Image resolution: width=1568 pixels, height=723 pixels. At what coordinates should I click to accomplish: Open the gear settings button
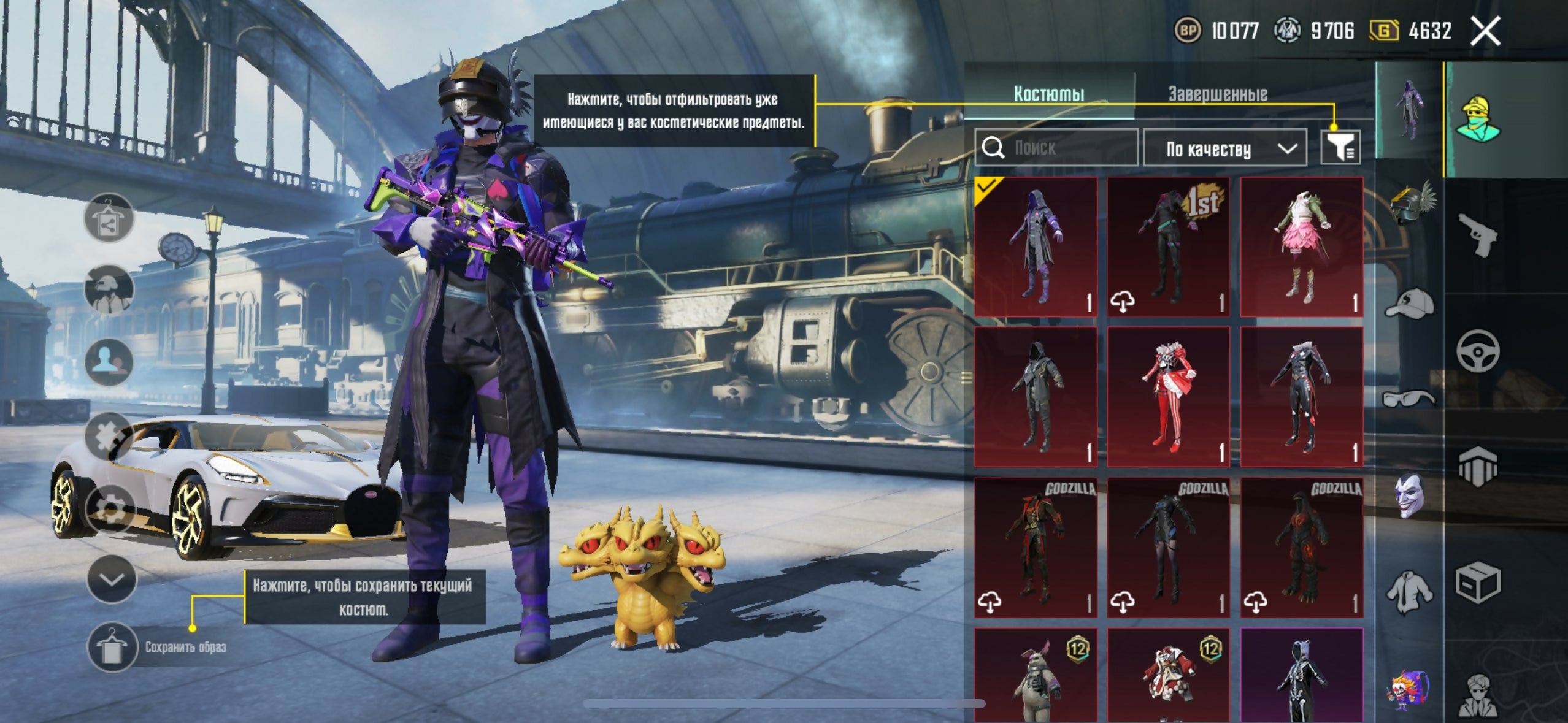[112, 508]
